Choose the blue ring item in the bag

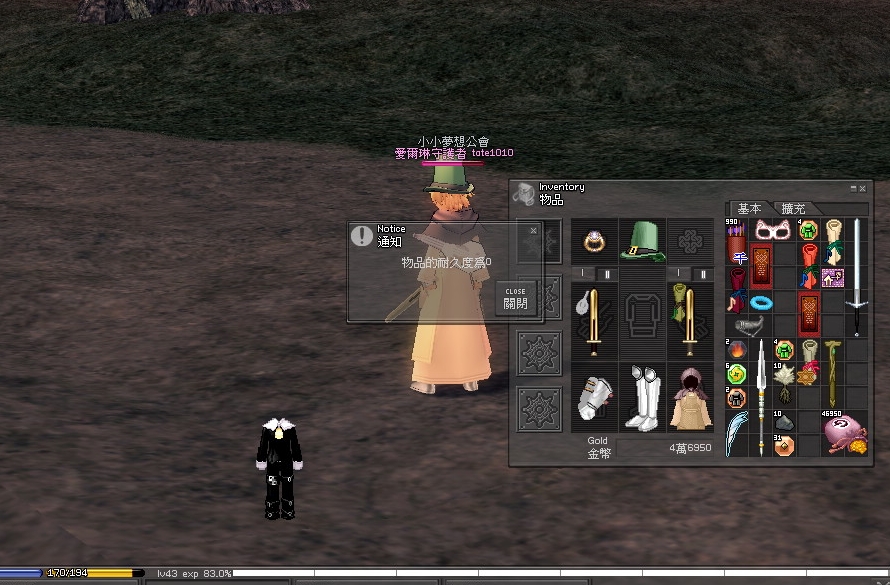pos(762,302)
